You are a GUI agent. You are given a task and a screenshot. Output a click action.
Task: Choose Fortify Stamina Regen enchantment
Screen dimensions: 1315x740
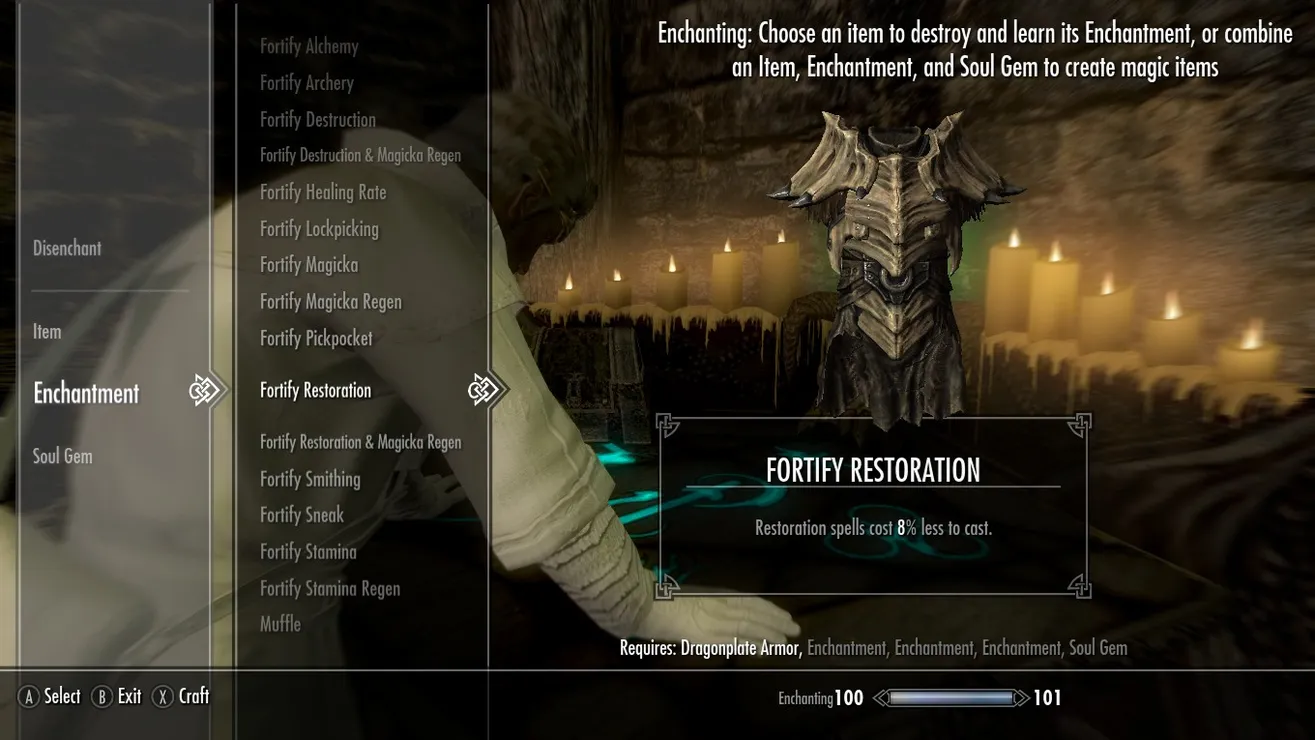pyautogui.click(x=330, y=588)
